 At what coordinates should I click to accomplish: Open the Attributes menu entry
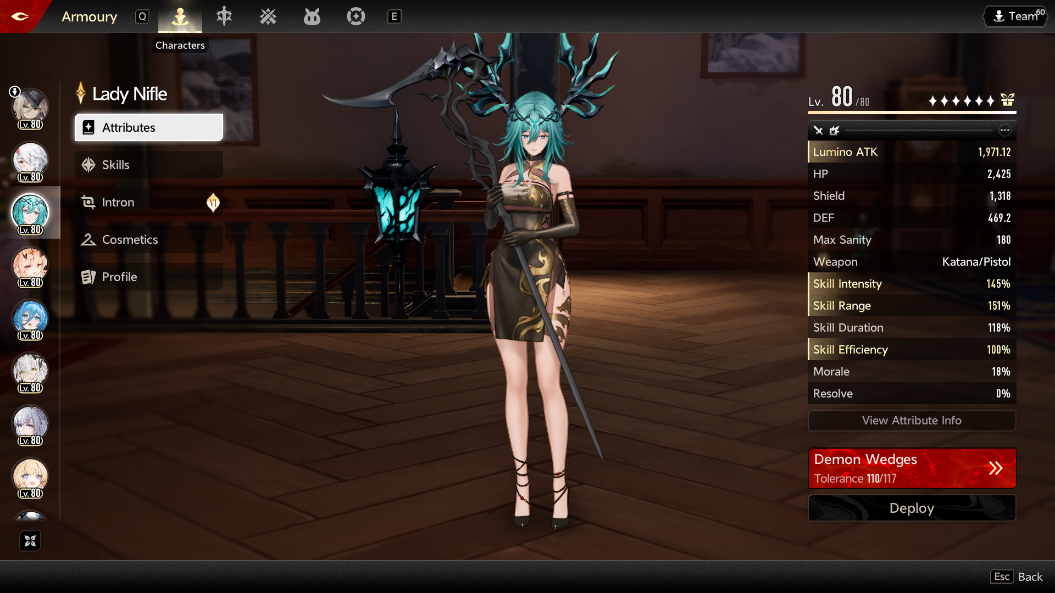coord(148,128)
